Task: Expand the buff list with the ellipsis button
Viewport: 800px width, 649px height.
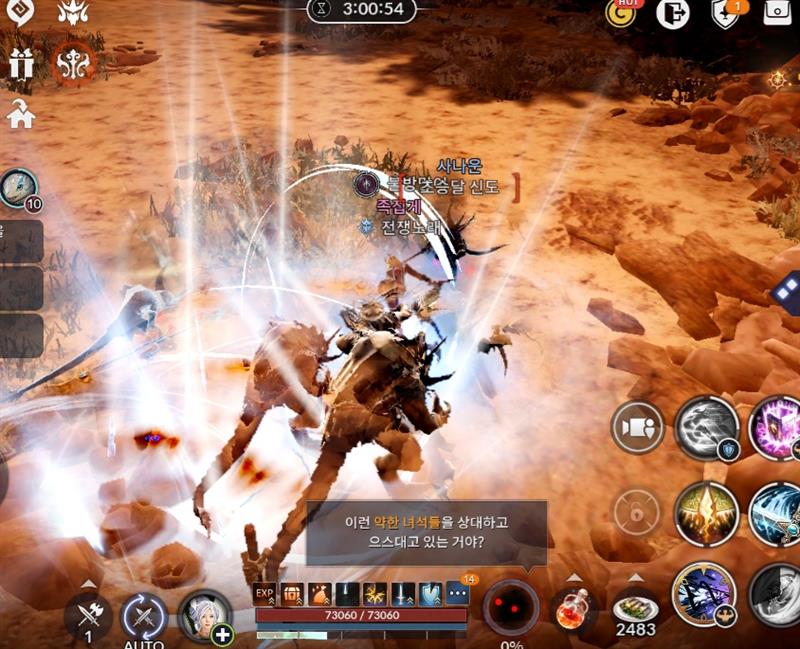Action: 457,592
